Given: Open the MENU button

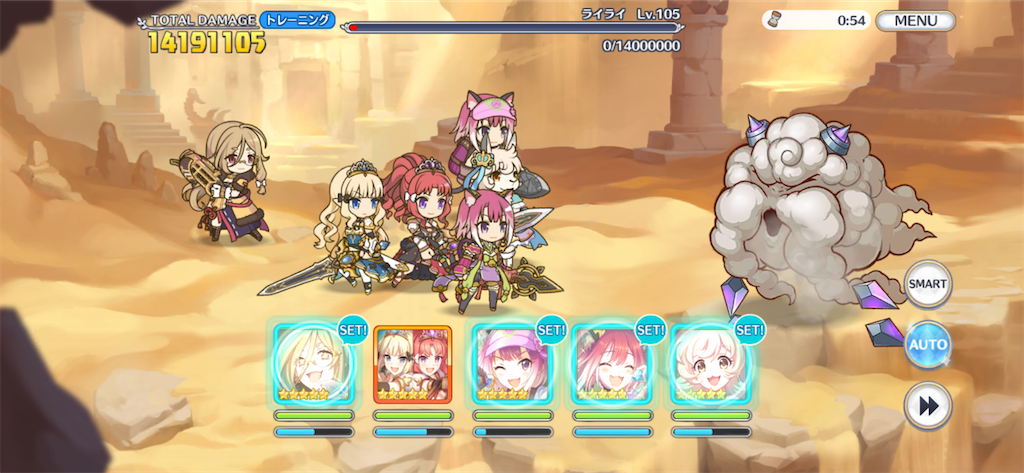Looking at the screenshot, I should pos(915,20).
